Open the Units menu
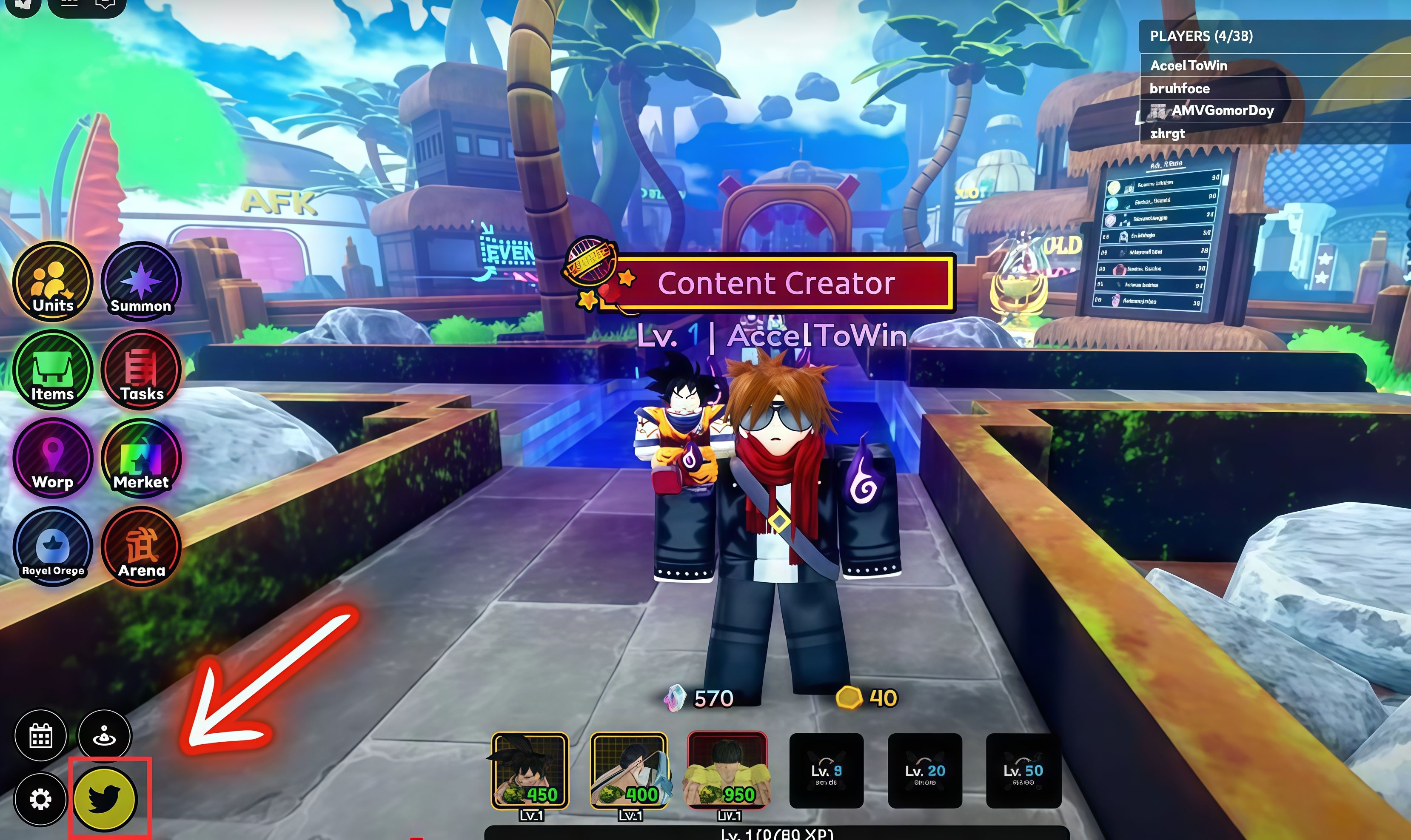The image size is (1411, 840). [53, 281]
